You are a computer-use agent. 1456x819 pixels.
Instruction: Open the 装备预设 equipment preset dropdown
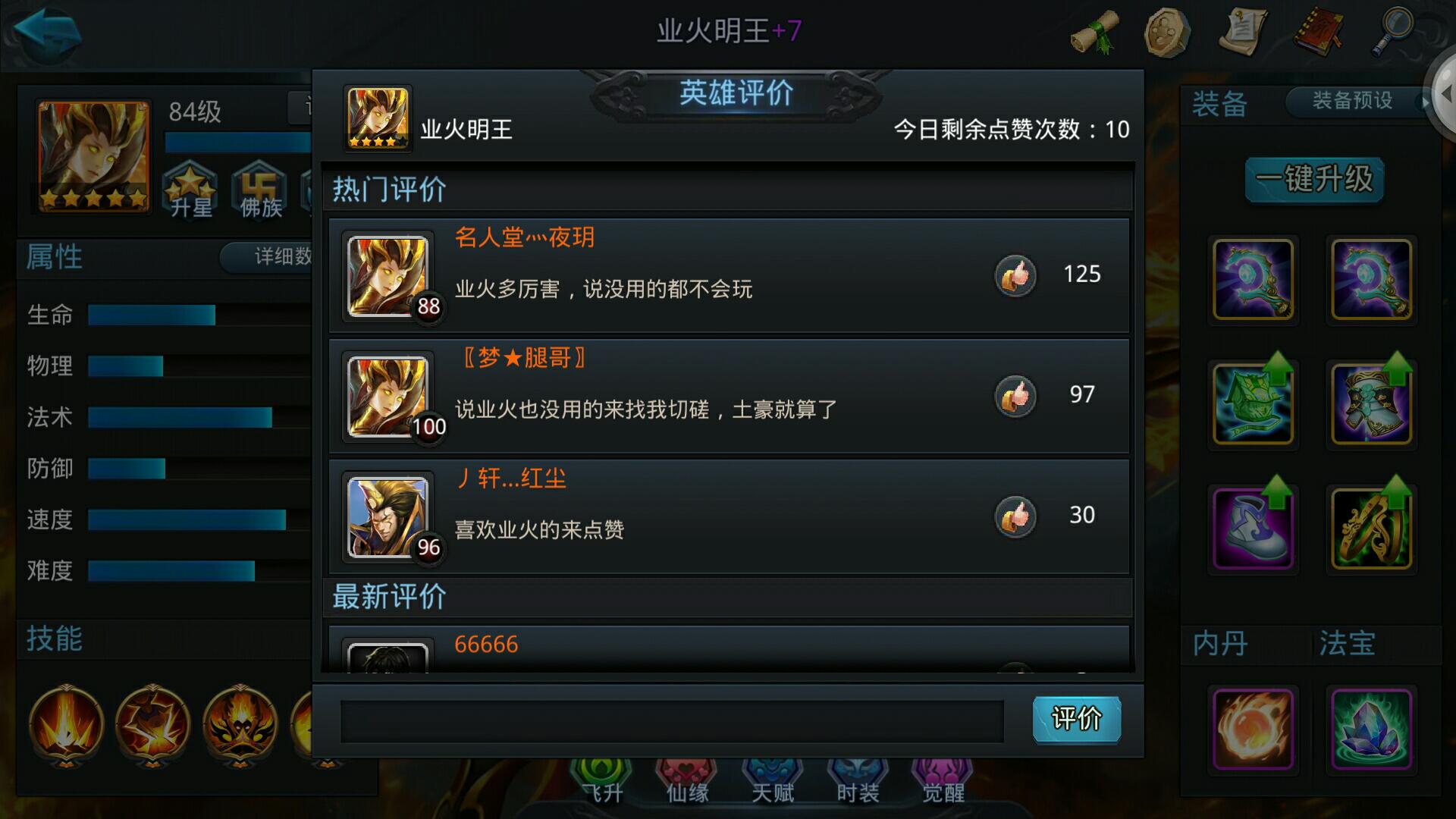pos(1351,101)
